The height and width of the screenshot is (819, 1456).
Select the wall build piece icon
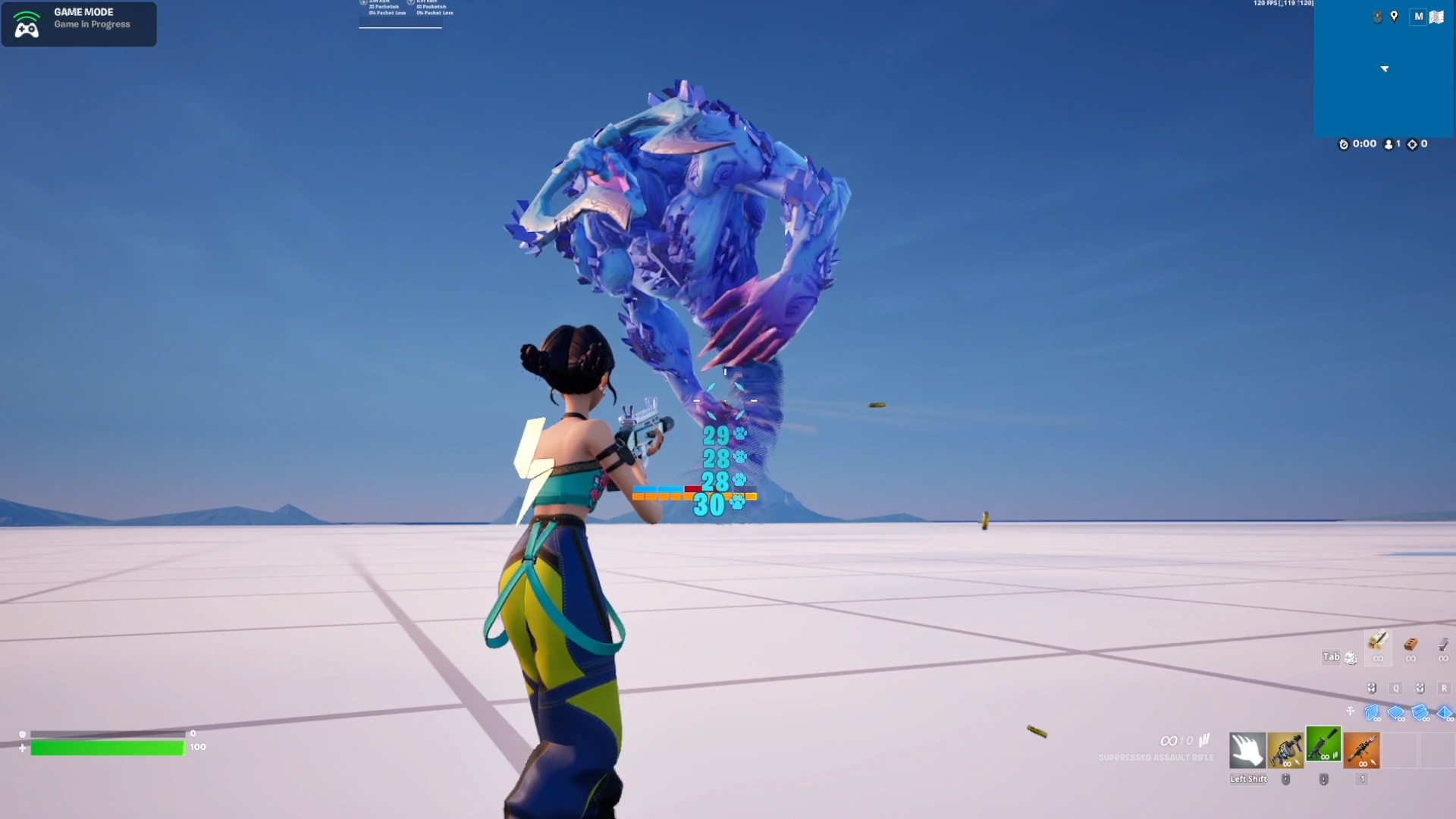(1372, 711)
